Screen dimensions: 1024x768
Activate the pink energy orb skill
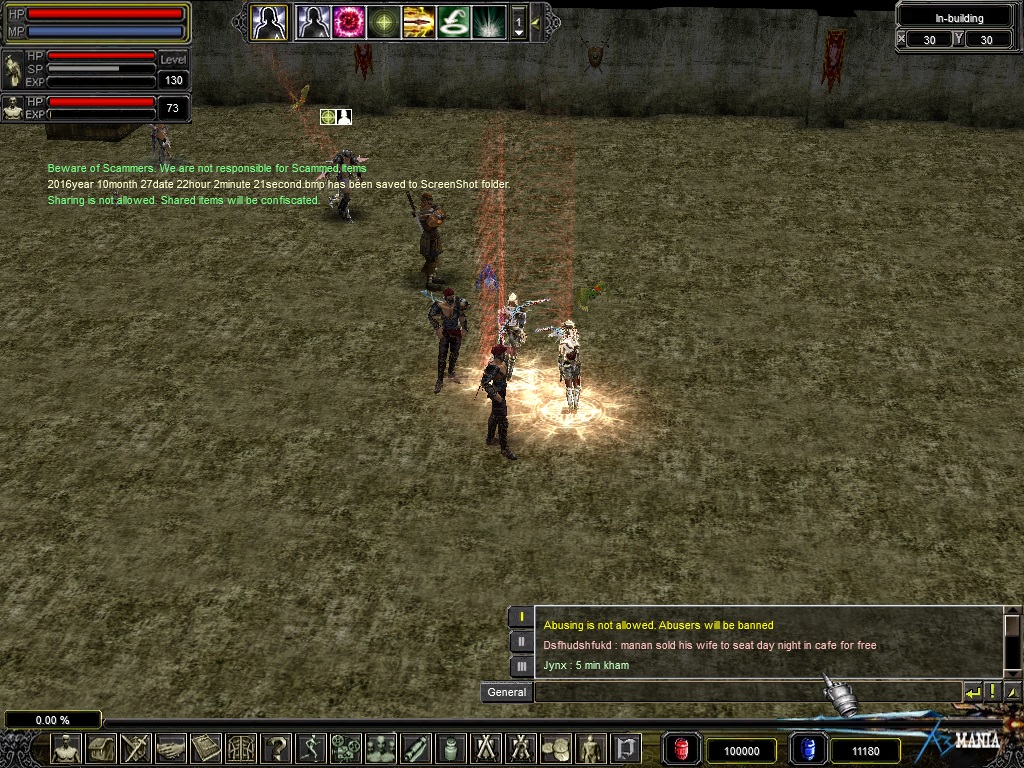[348, 21]
